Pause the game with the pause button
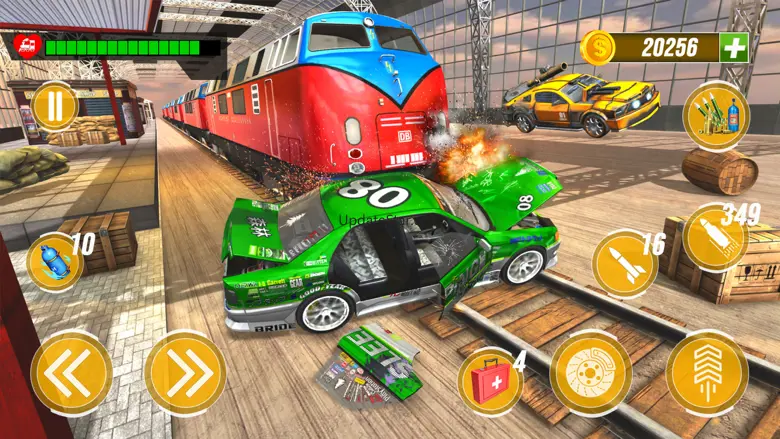 (x=54, y=106)
